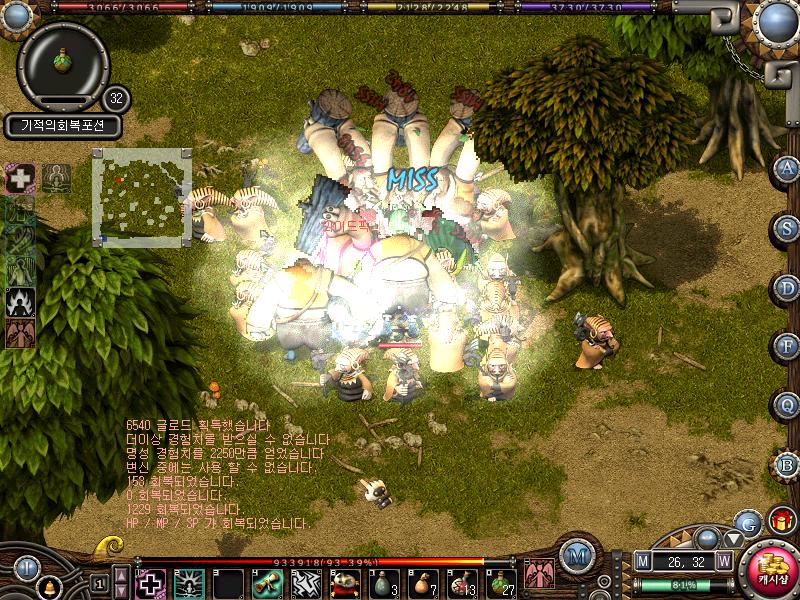Open the G menu button
Screen dimensions: 800x600
pyautogui.click(x=747, y=522)
